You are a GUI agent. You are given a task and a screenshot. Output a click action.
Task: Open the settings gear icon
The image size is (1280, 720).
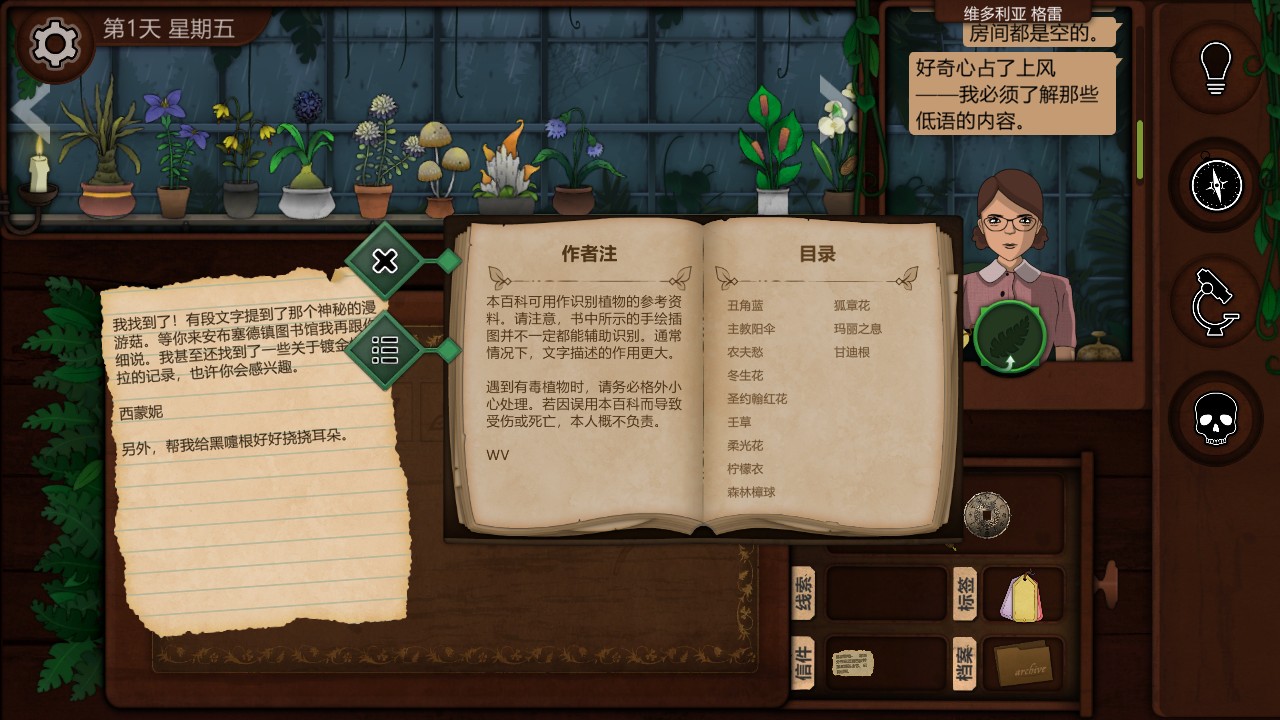tap(54, 44)
